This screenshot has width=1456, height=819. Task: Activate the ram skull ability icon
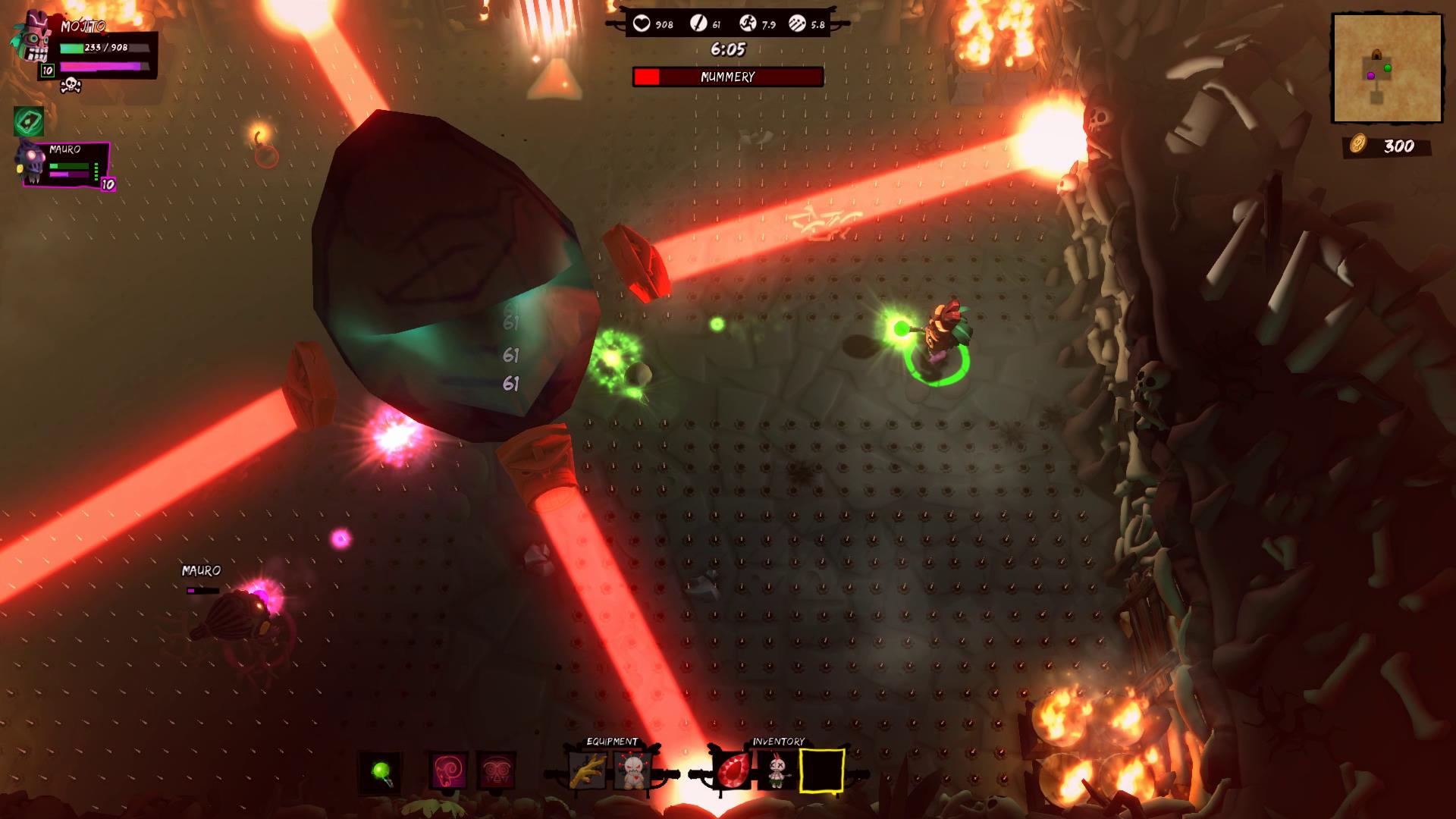[449, 772]
